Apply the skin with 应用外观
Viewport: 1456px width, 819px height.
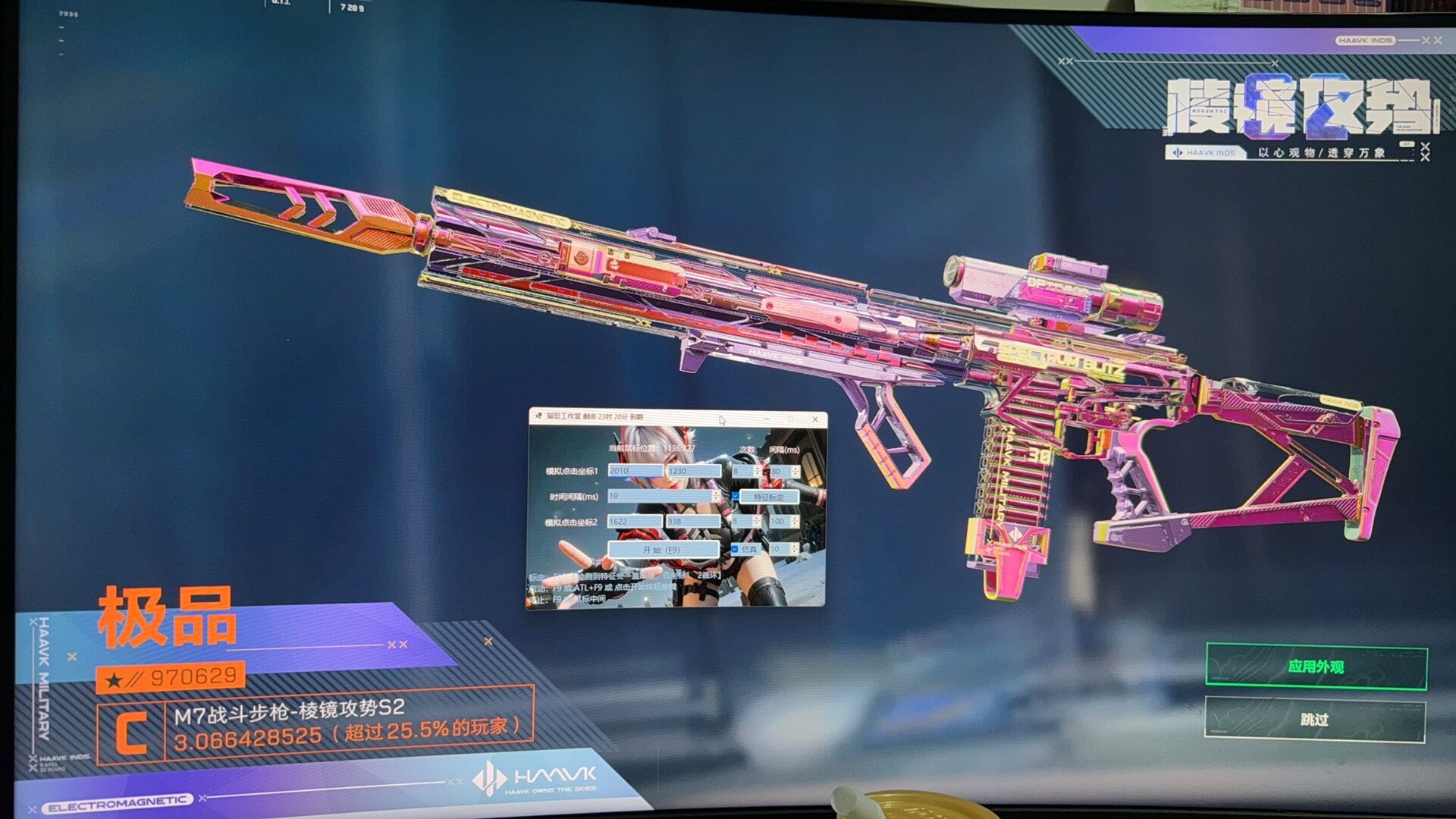point(1316,667)
